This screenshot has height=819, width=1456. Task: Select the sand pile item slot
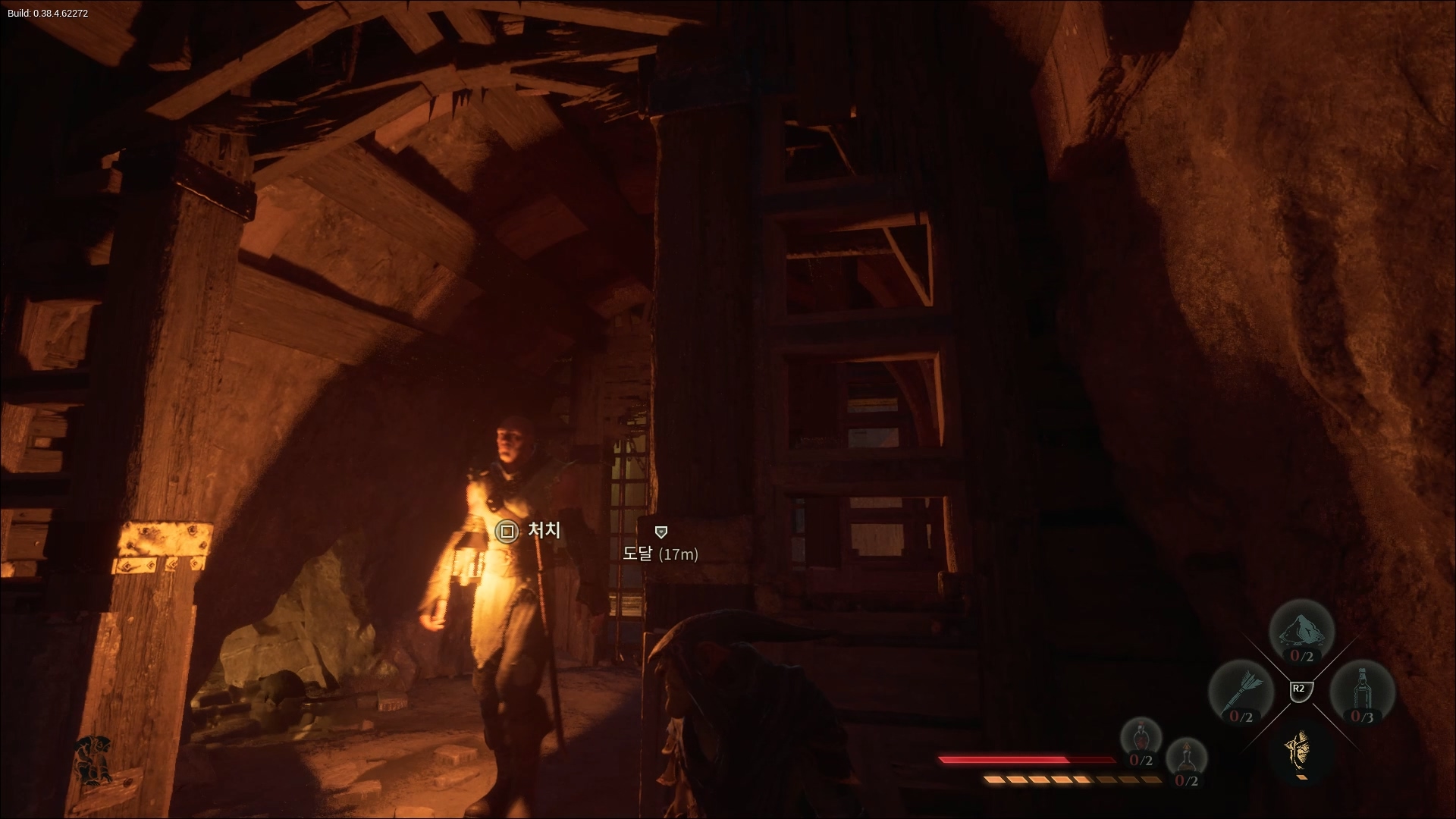[1301, 632]
